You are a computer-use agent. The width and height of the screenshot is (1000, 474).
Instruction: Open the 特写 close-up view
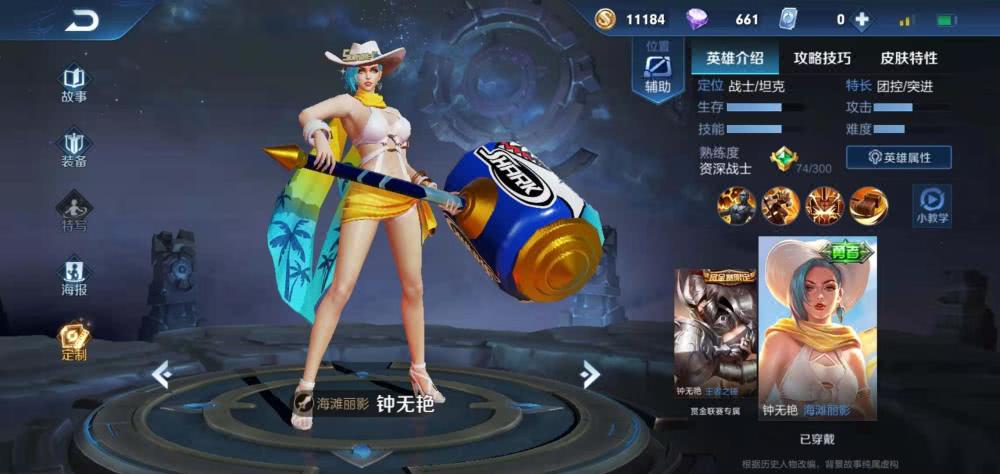pos(74,212)
